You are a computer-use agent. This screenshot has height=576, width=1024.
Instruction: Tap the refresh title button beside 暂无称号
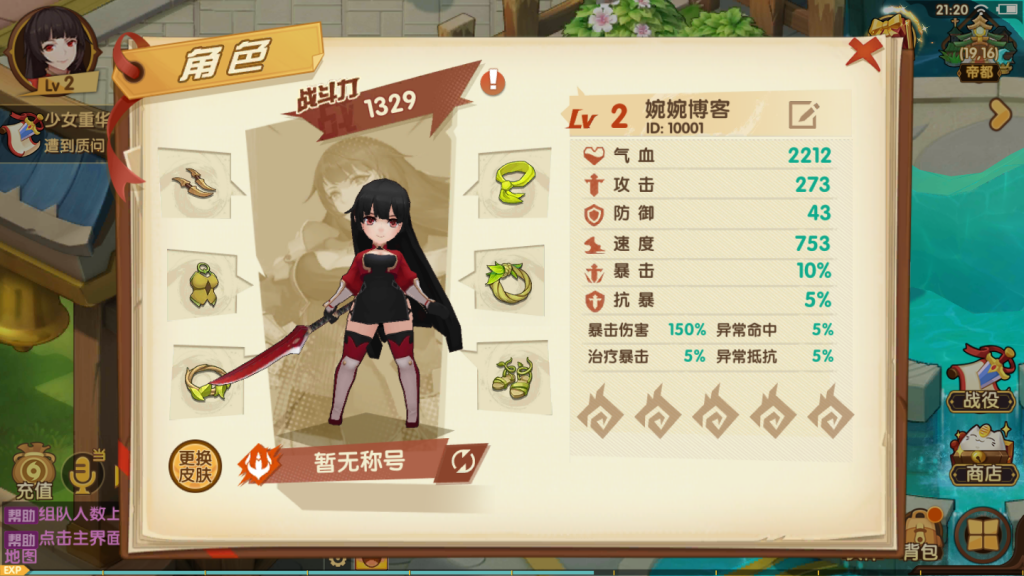click(464, 461)
